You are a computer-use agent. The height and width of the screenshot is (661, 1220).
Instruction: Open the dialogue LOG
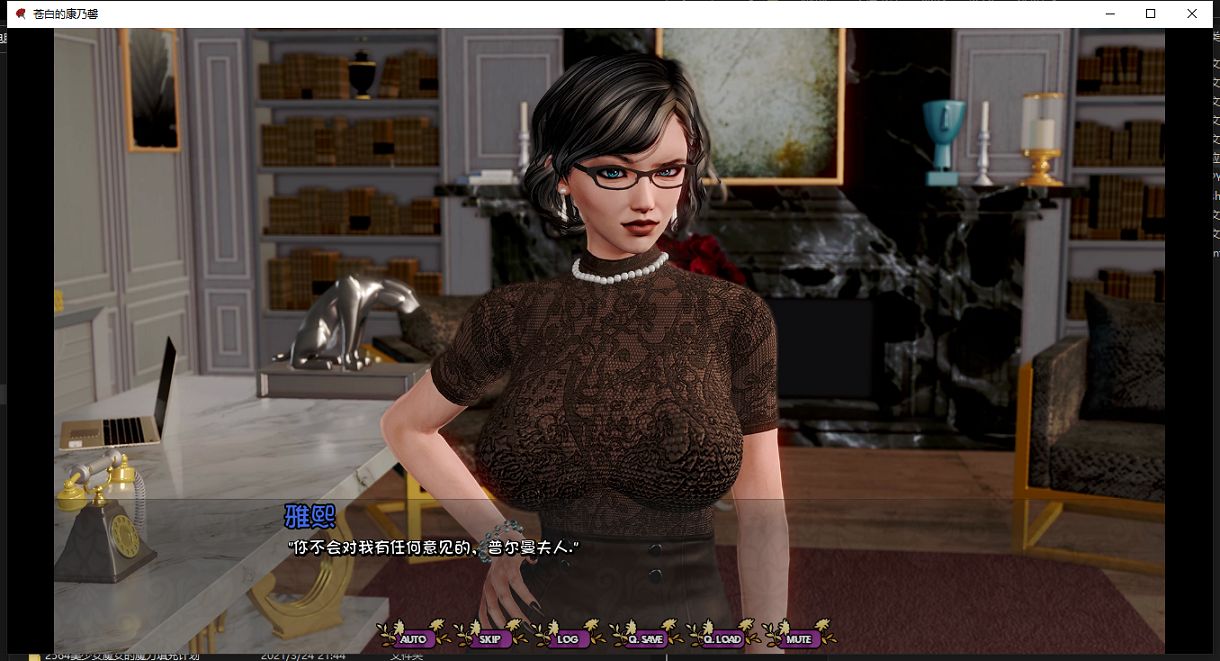[567, 638]
